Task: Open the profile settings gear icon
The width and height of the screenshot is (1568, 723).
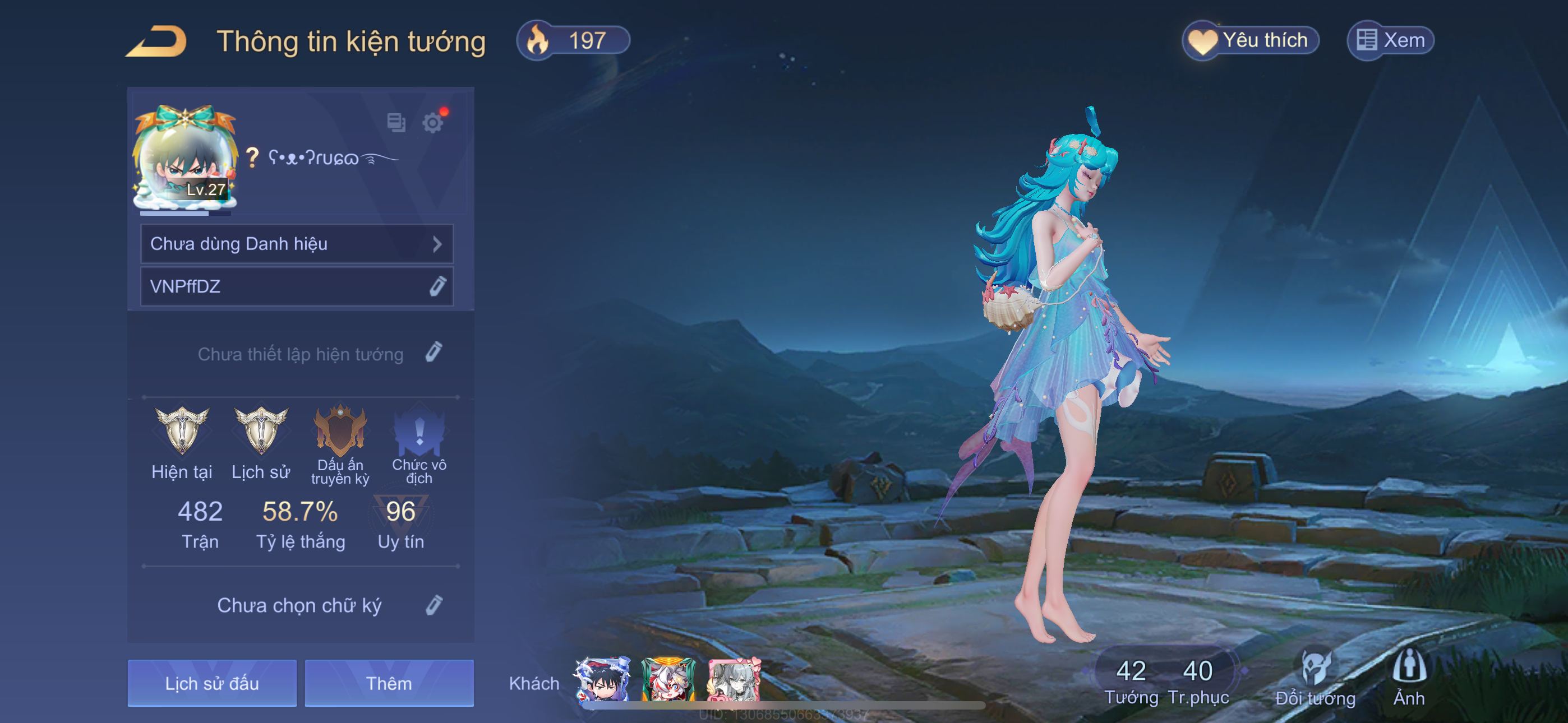Action: pos(432,123)
